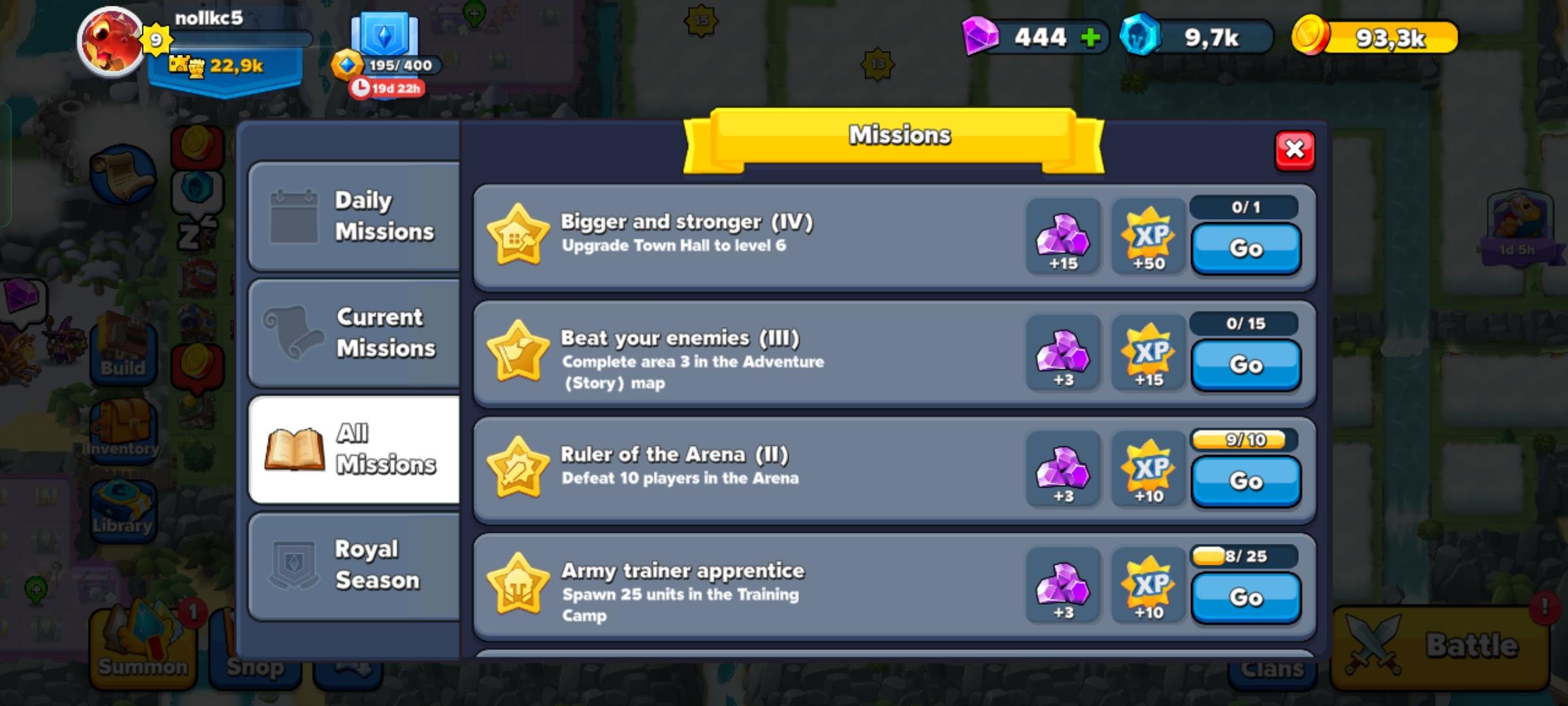Switch to the Current Missions tab
This screenshot has height=706, width=1568.
point(356,332)
